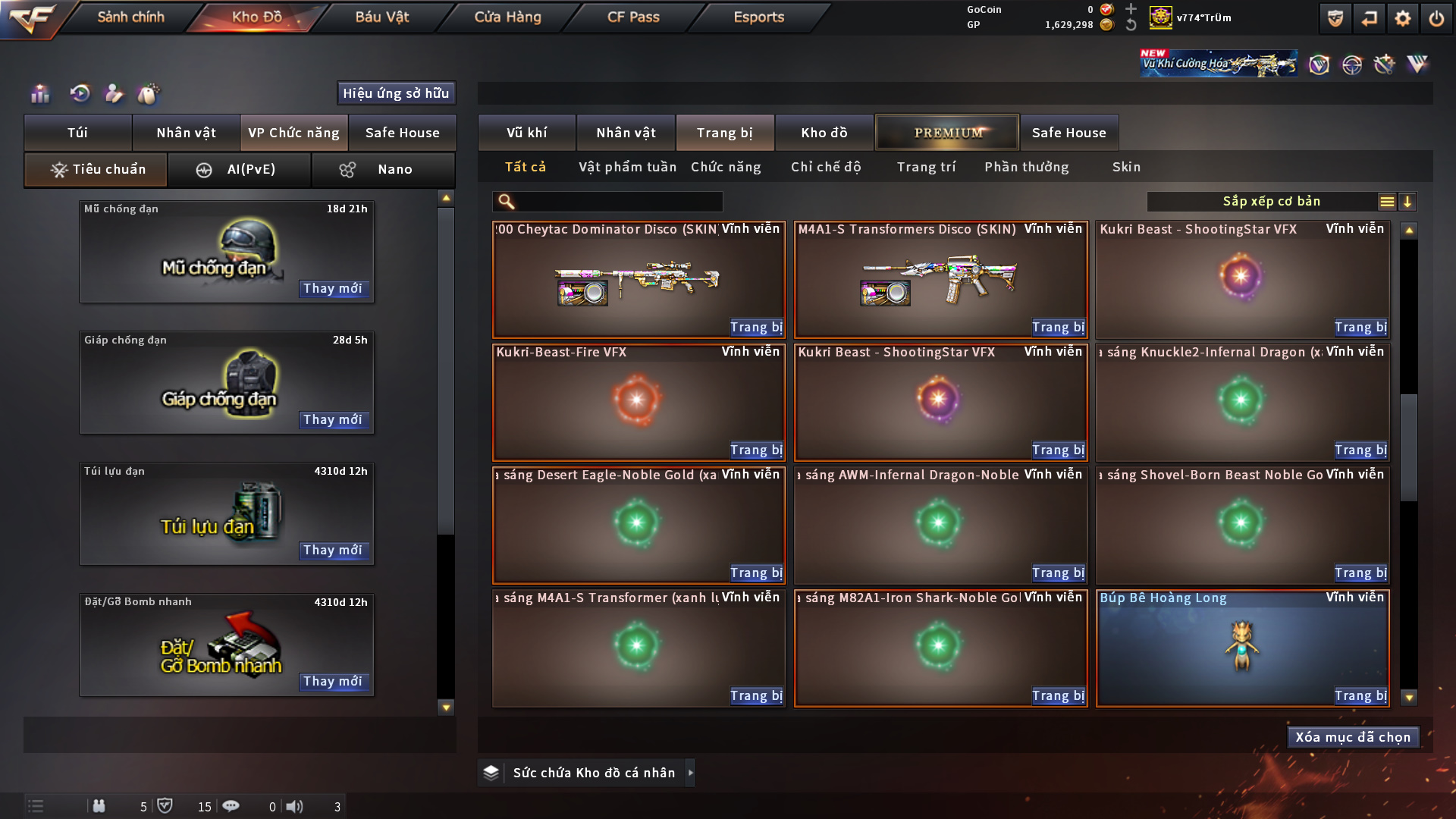This screenshot has height=819, width=1456.
Task: Open the Cửa Hàng shop menu
Action: [x=507, y=17]
